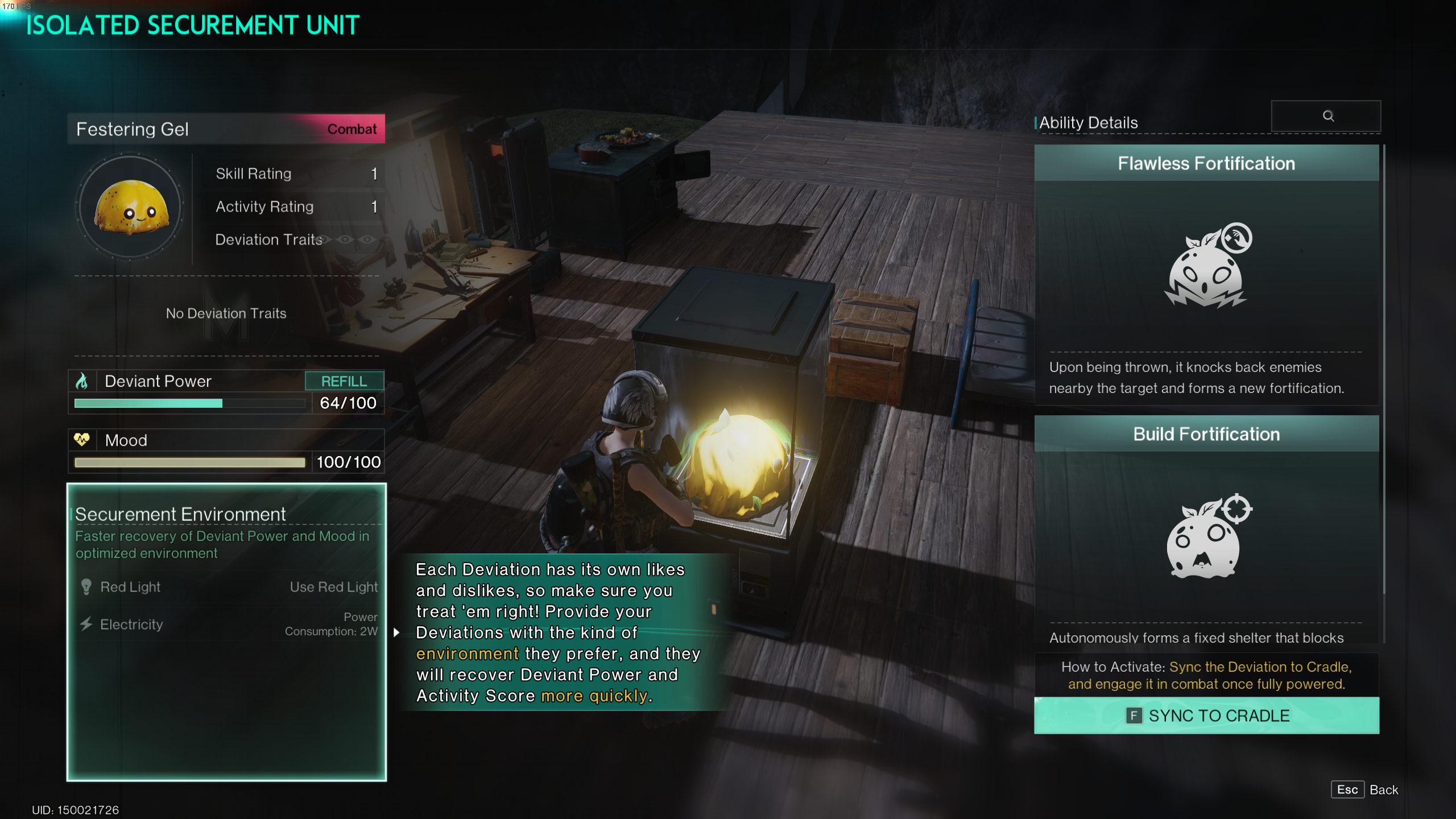This screenshot has width=1456, height=819.
Task: Show the Deviation Traits row
Action: tap(295, 239)
